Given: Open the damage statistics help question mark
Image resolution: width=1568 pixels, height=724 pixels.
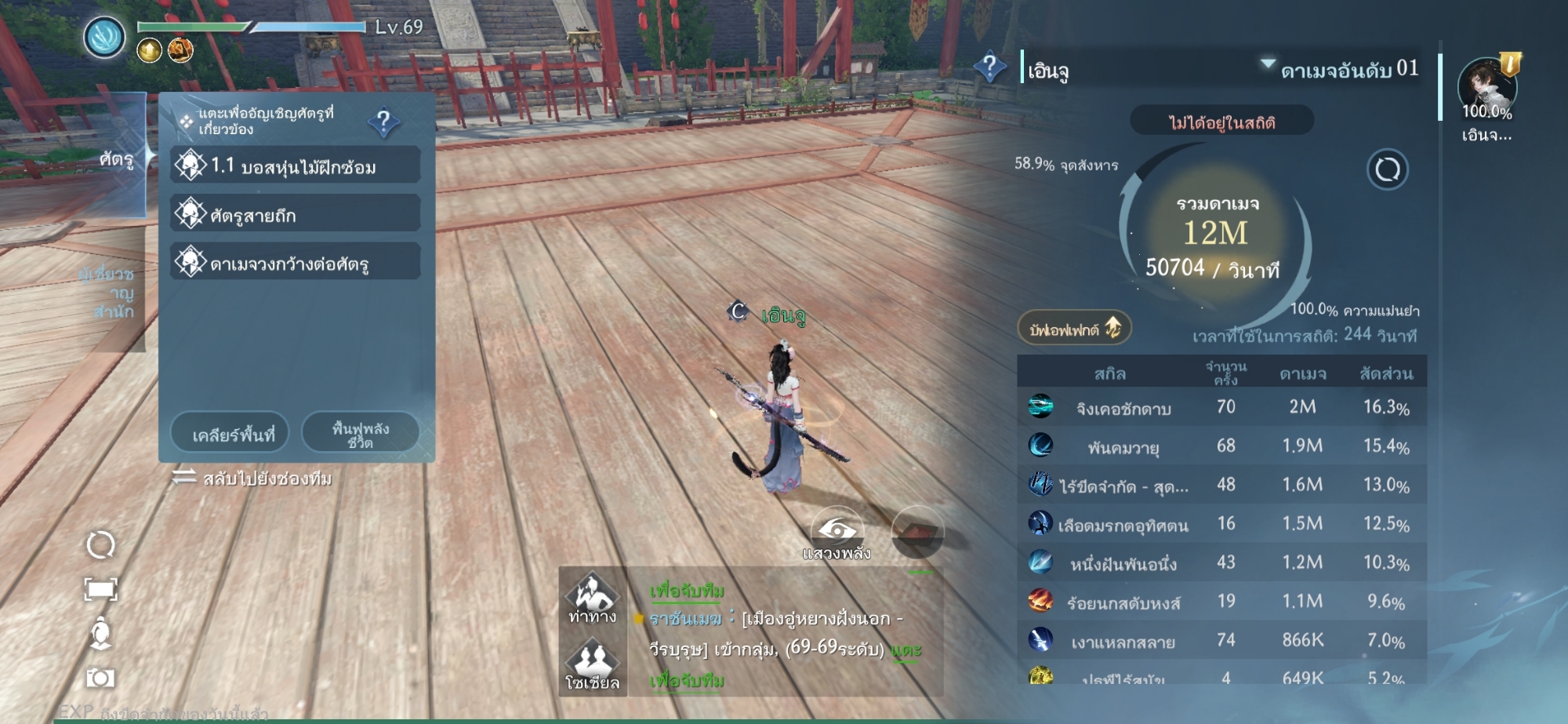Looking at the screenshot, I should click(989, 67).
